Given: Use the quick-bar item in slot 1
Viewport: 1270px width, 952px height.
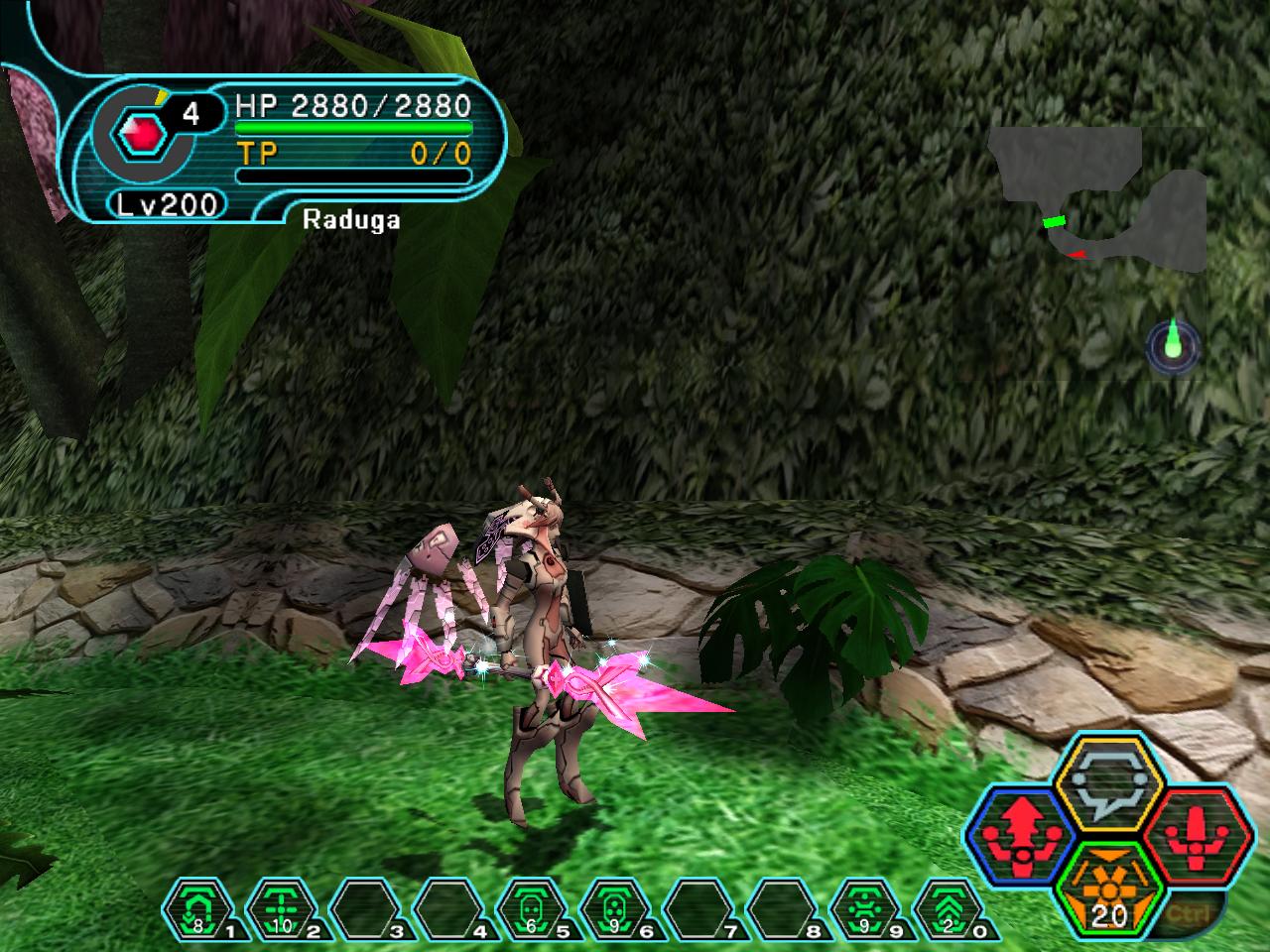Looking at the screenshot, I should [198, 909].
